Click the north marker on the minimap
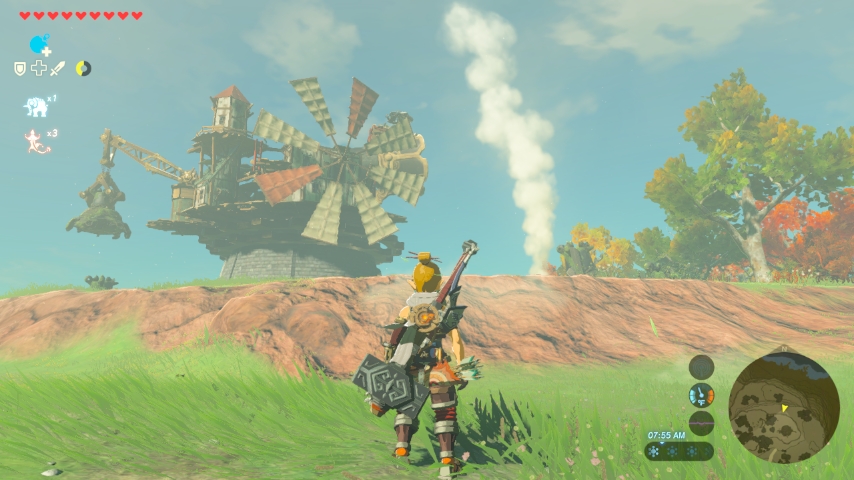Viewport: 854px width, 480px height. tap(786, 350)
